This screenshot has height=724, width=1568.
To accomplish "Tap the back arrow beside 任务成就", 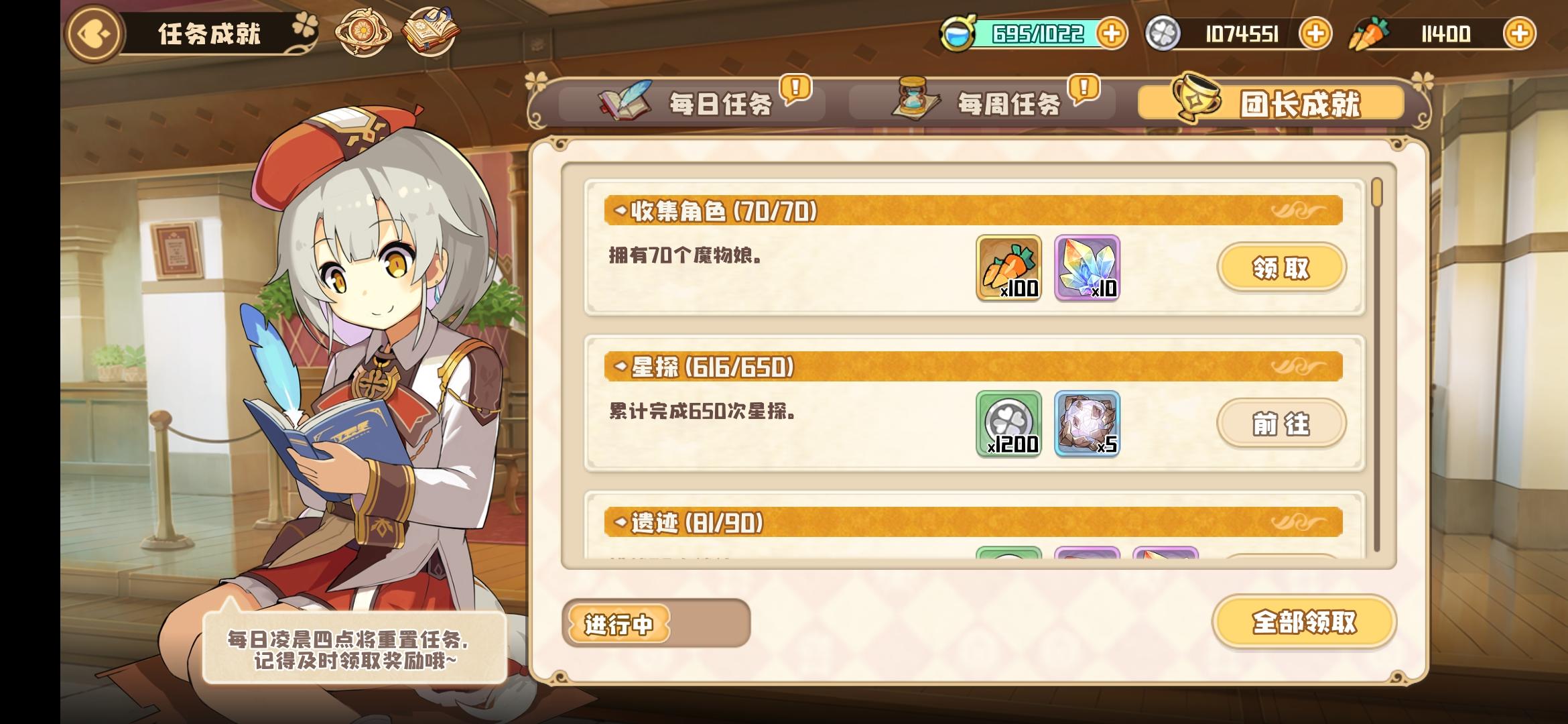I will coord(94,32).
